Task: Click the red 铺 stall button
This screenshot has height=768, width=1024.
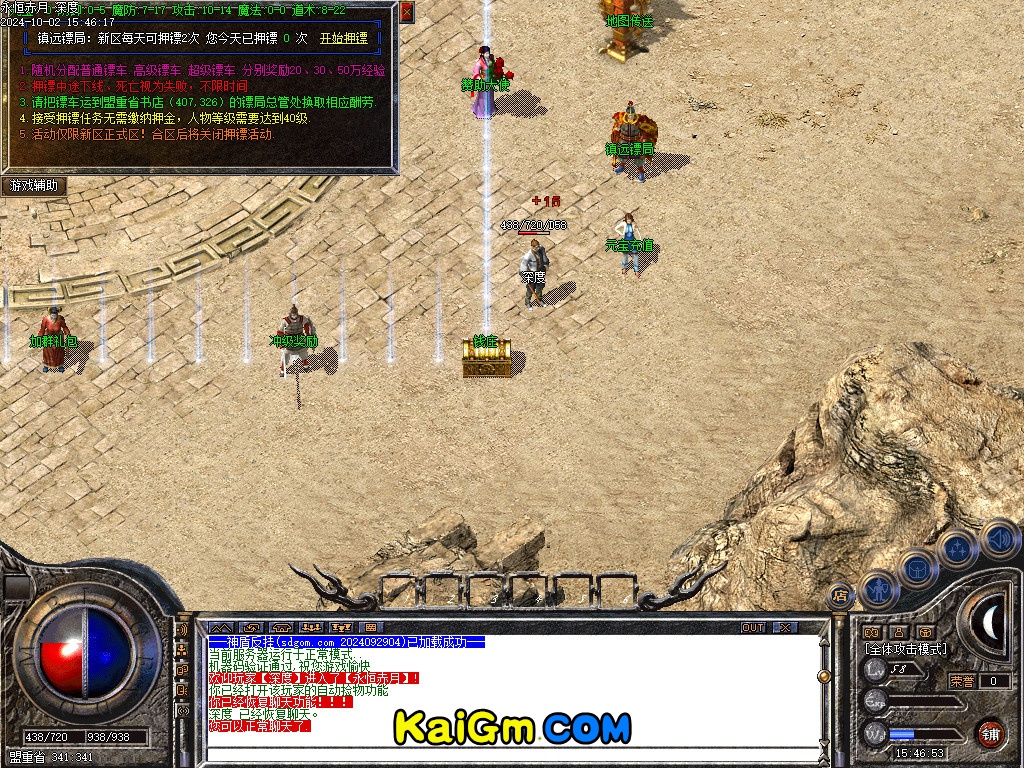Action: (x=989, y=733)
